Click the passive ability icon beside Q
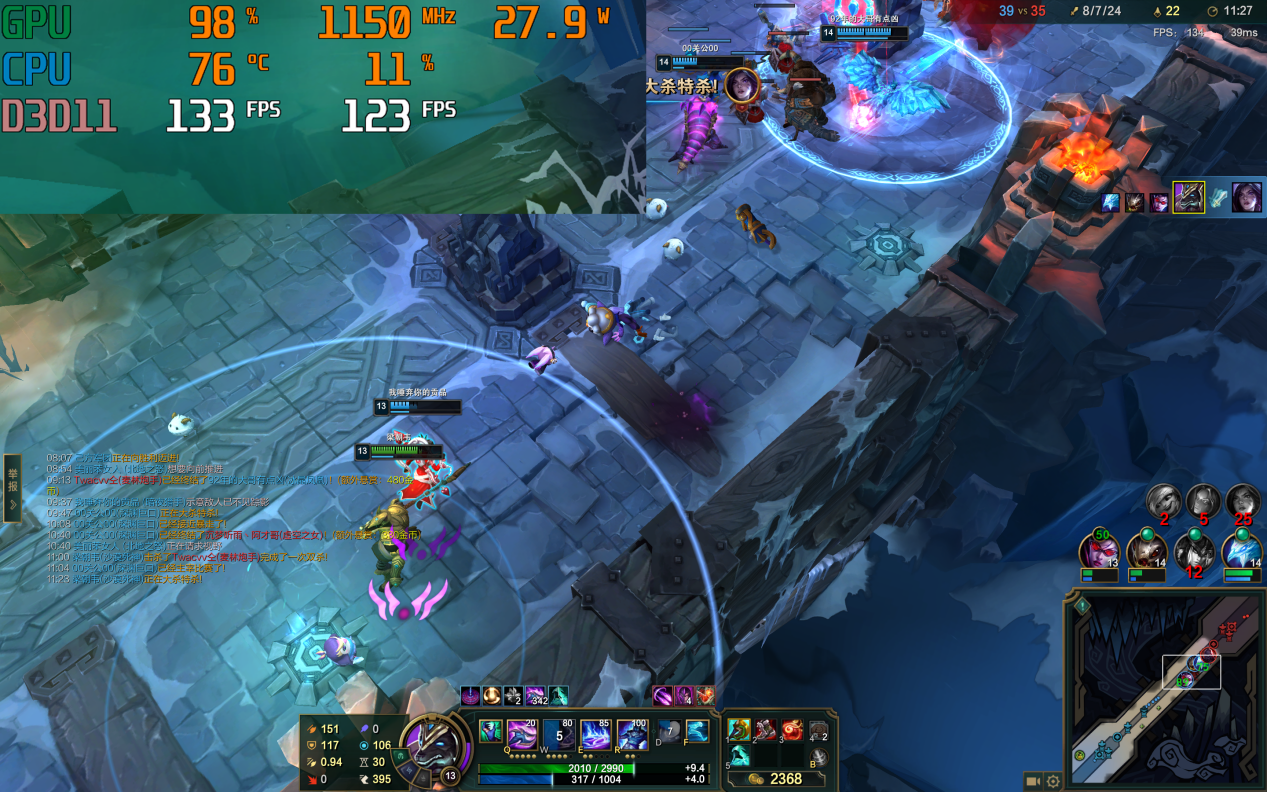Viewport: 1267px width, 792px height. pyautogui.click(x=490, y=732)
